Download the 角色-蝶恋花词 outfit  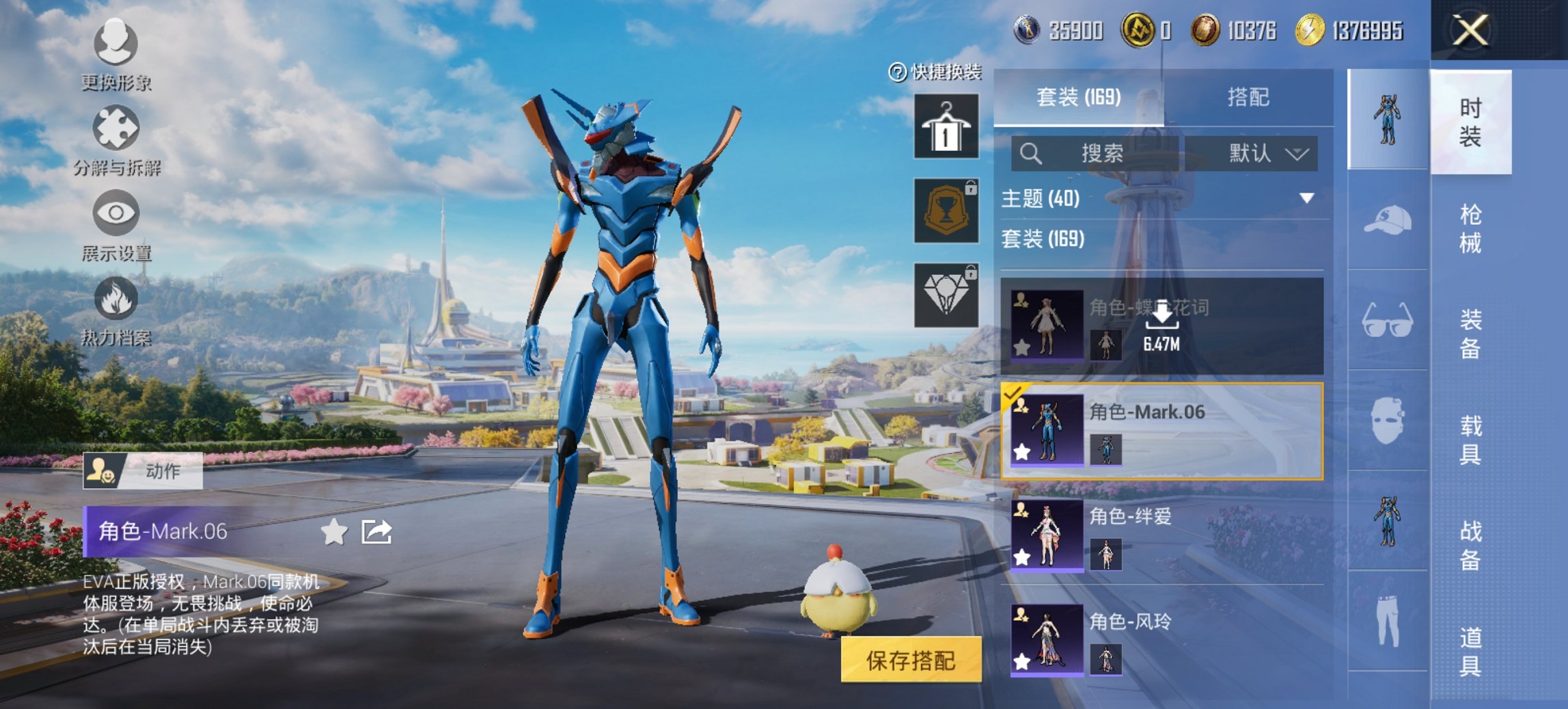click(x=1161, y=325)
